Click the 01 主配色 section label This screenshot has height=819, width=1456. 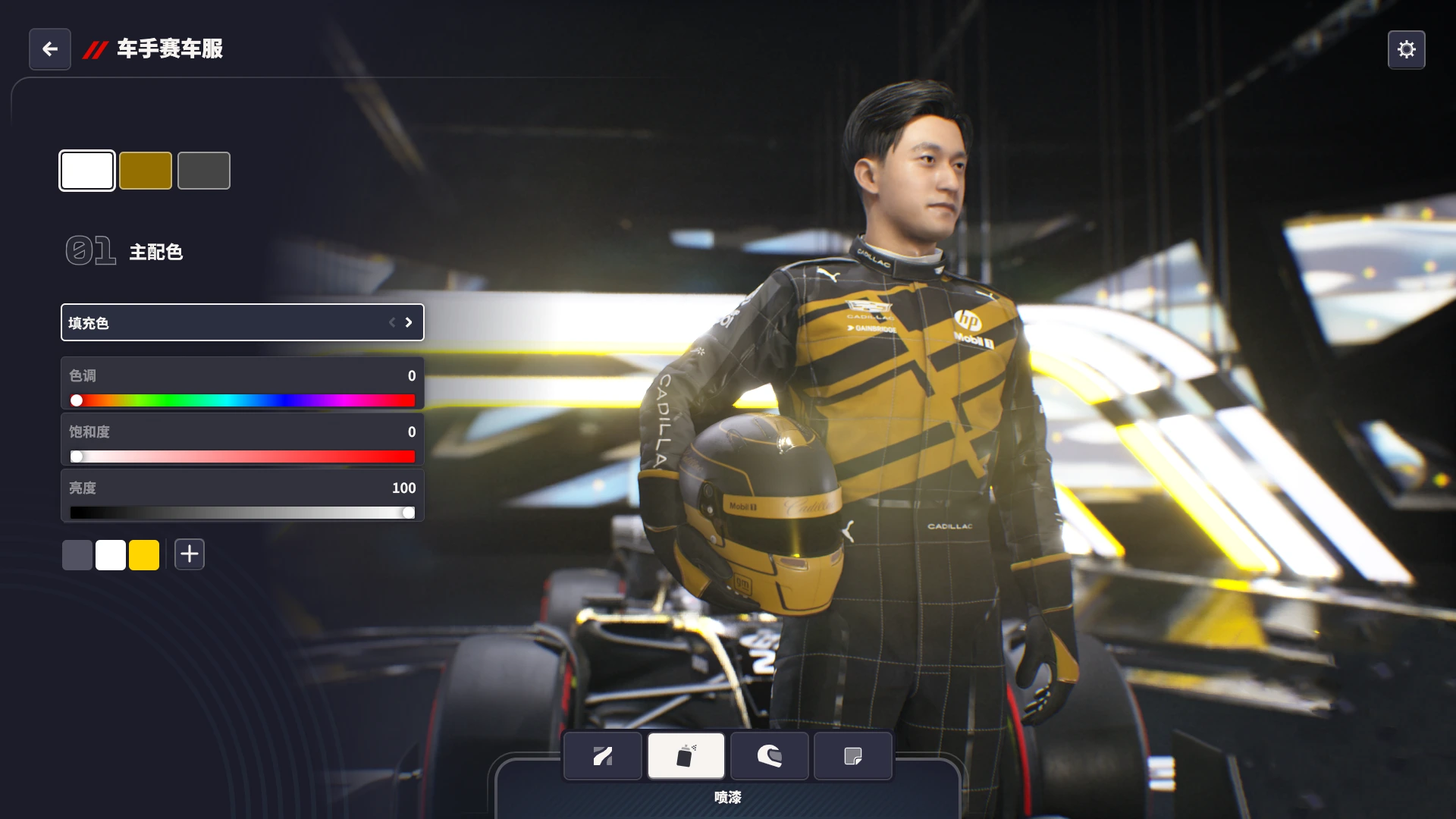click(x=125, y=251)
